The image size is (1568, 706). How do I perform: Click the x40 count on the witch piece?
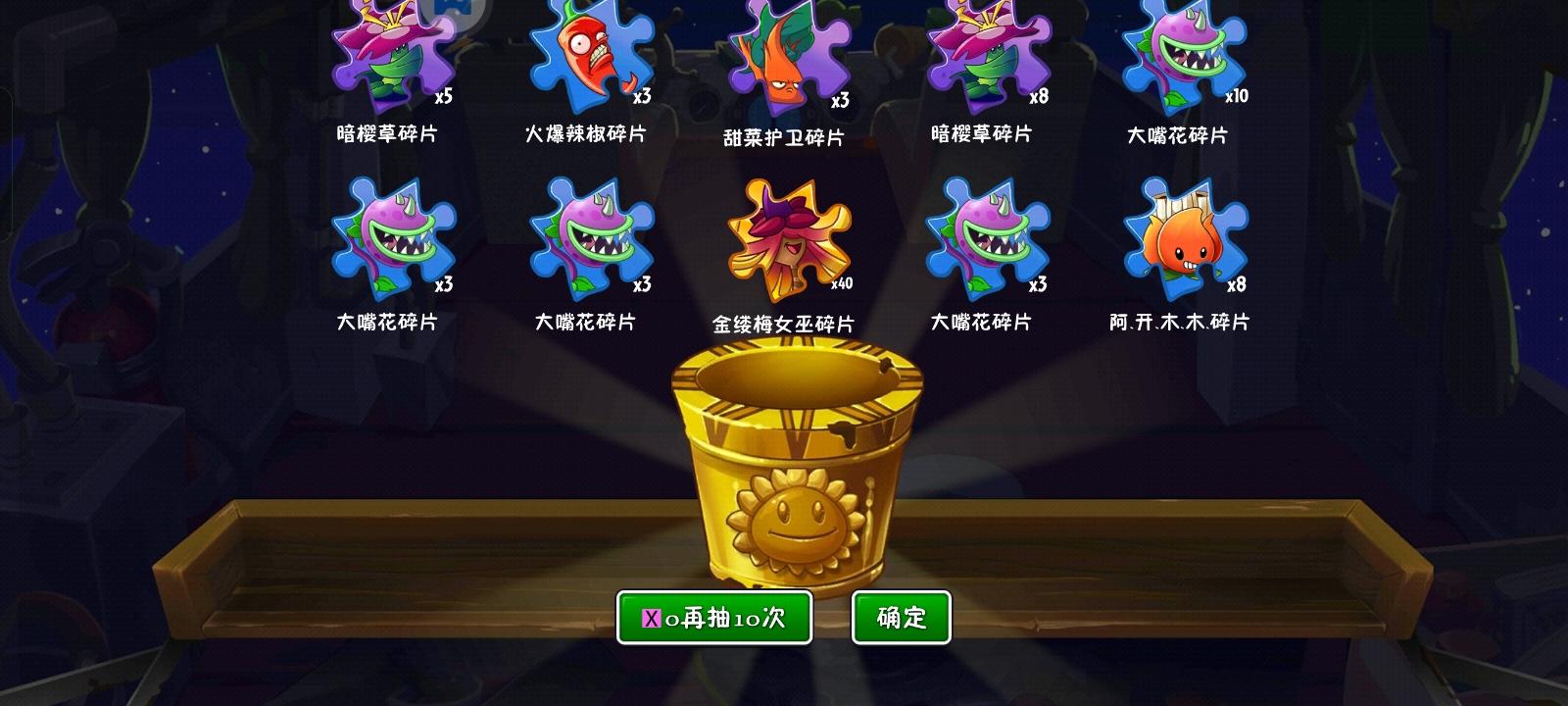(x=843, y=282)
